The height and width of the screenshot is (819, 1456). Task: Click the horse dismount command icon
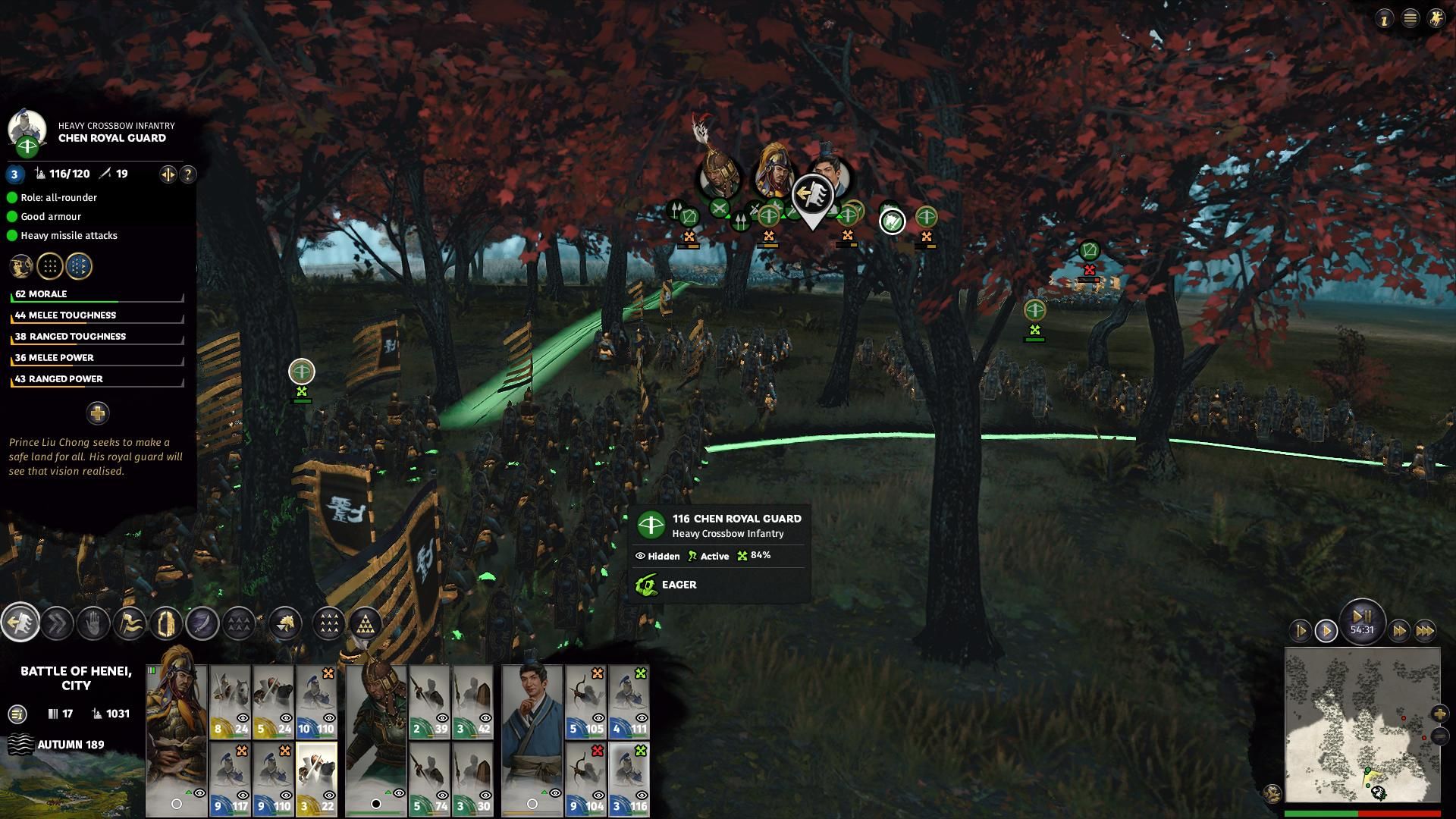coord(285,624)
